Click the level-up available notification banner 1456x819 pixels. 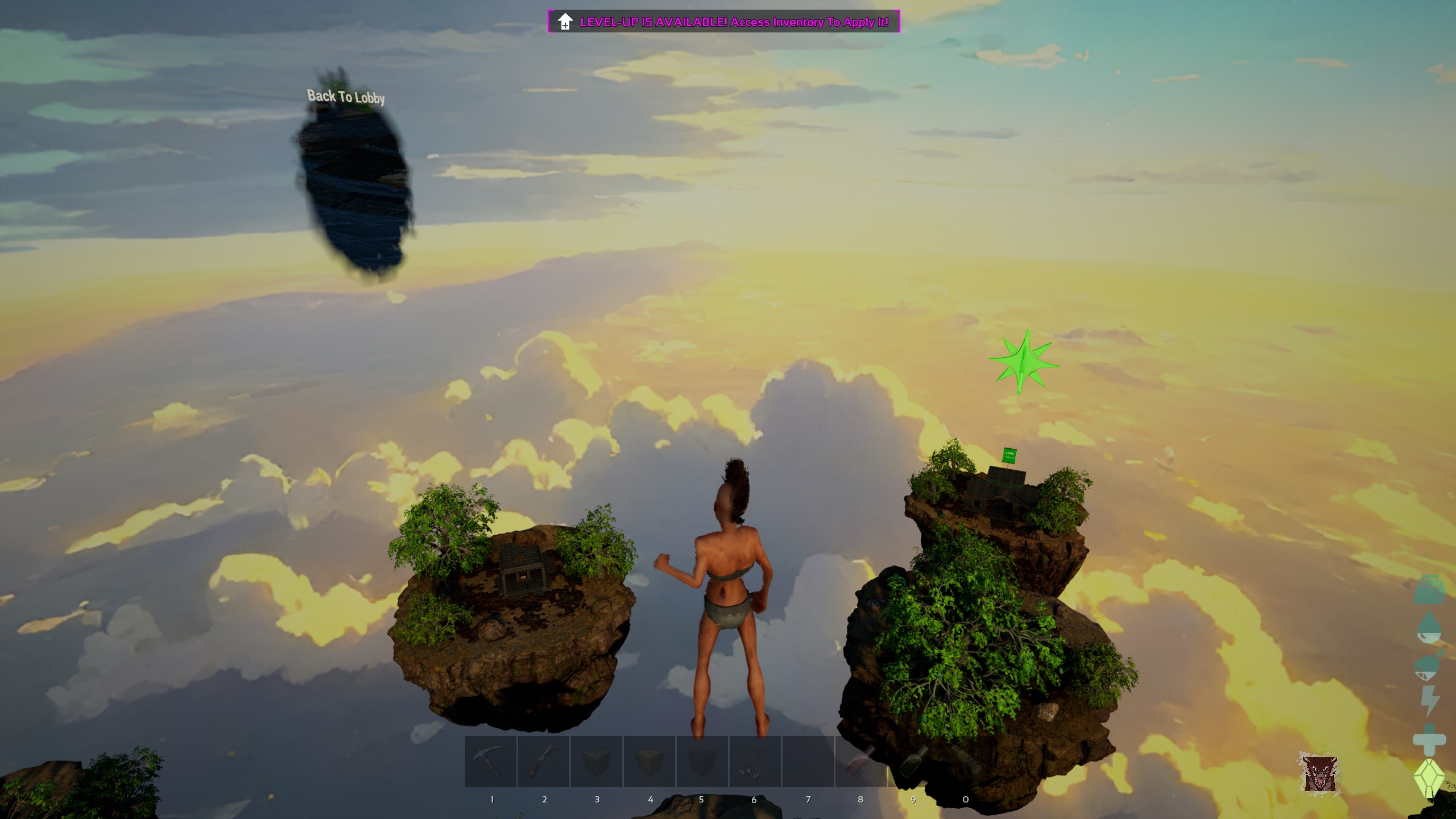click(x=723, y=22)
